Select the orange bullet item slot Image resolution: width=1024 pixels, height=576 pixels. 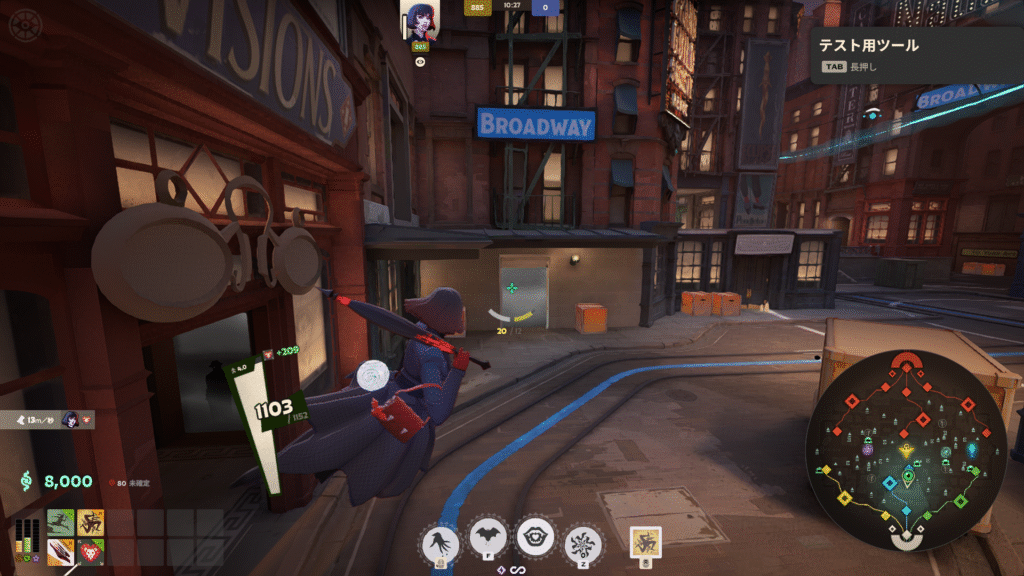click(x=61, y=552)
